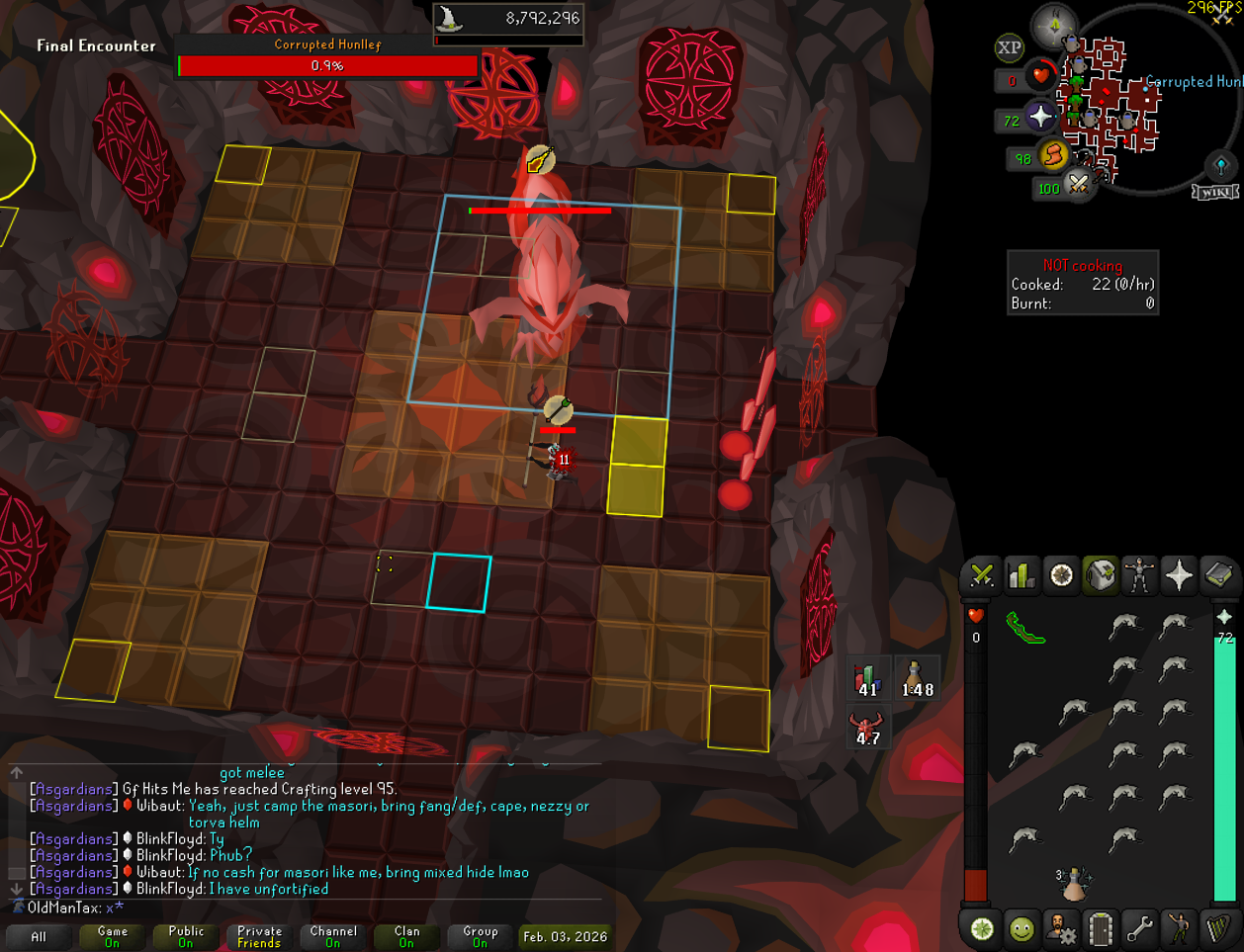Switch to the Spellbook tab
Image resolution: width=1244 pixels, height=952 pixels.
(x=1218, y=575)
